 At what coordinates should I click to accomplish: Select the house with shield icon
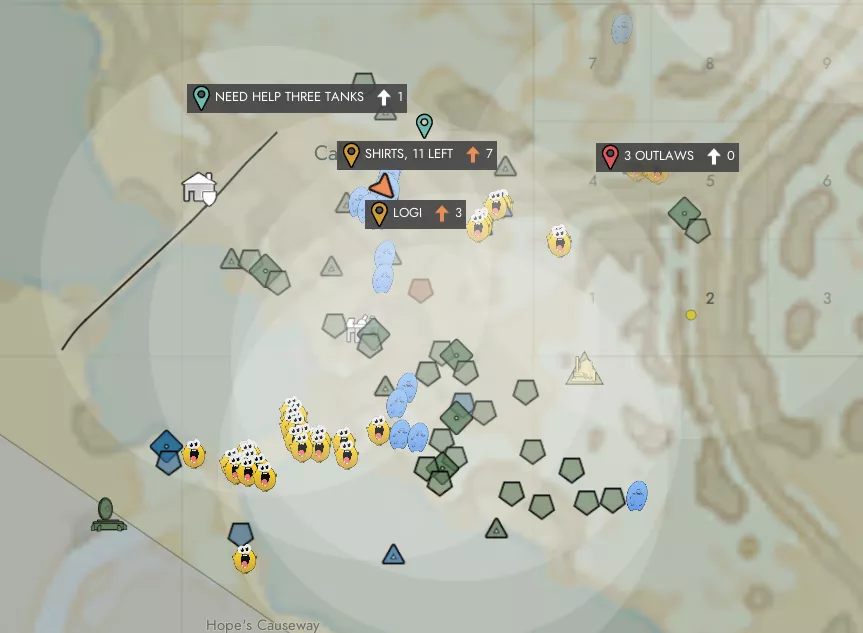pyautogui.click(x=199, y=187)
